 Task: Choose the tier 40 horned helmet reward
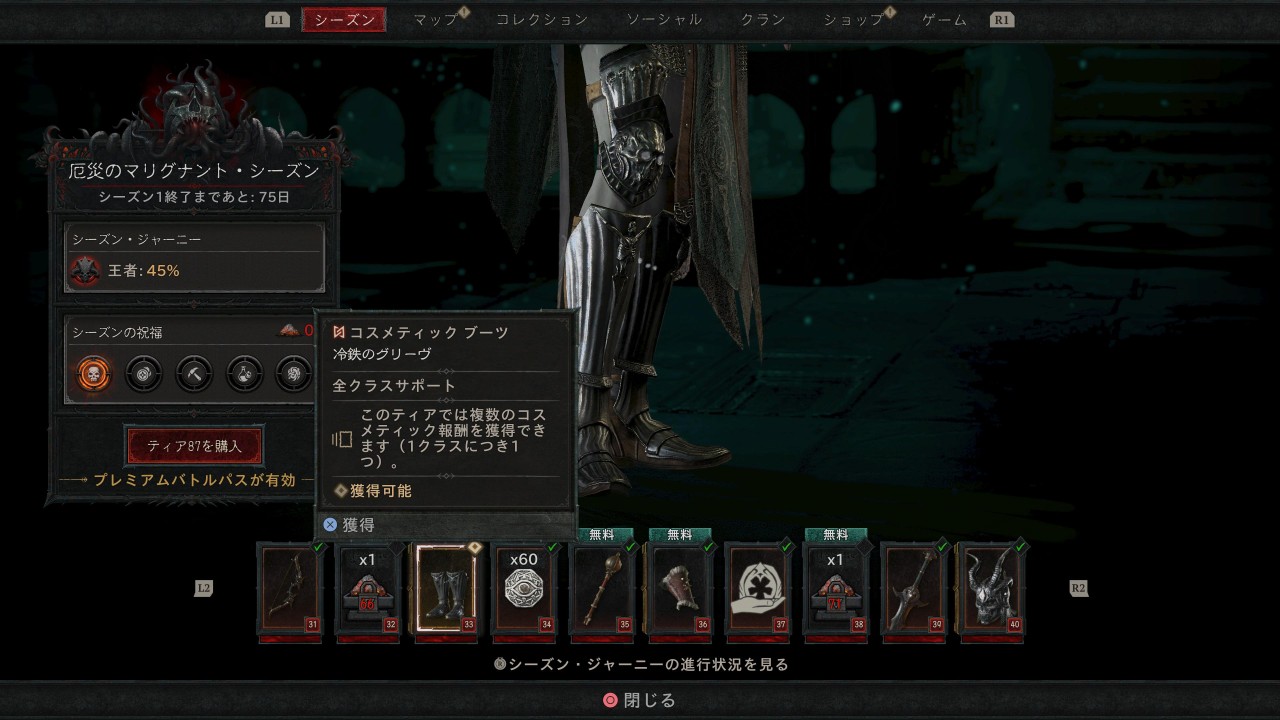pos(990,589)
